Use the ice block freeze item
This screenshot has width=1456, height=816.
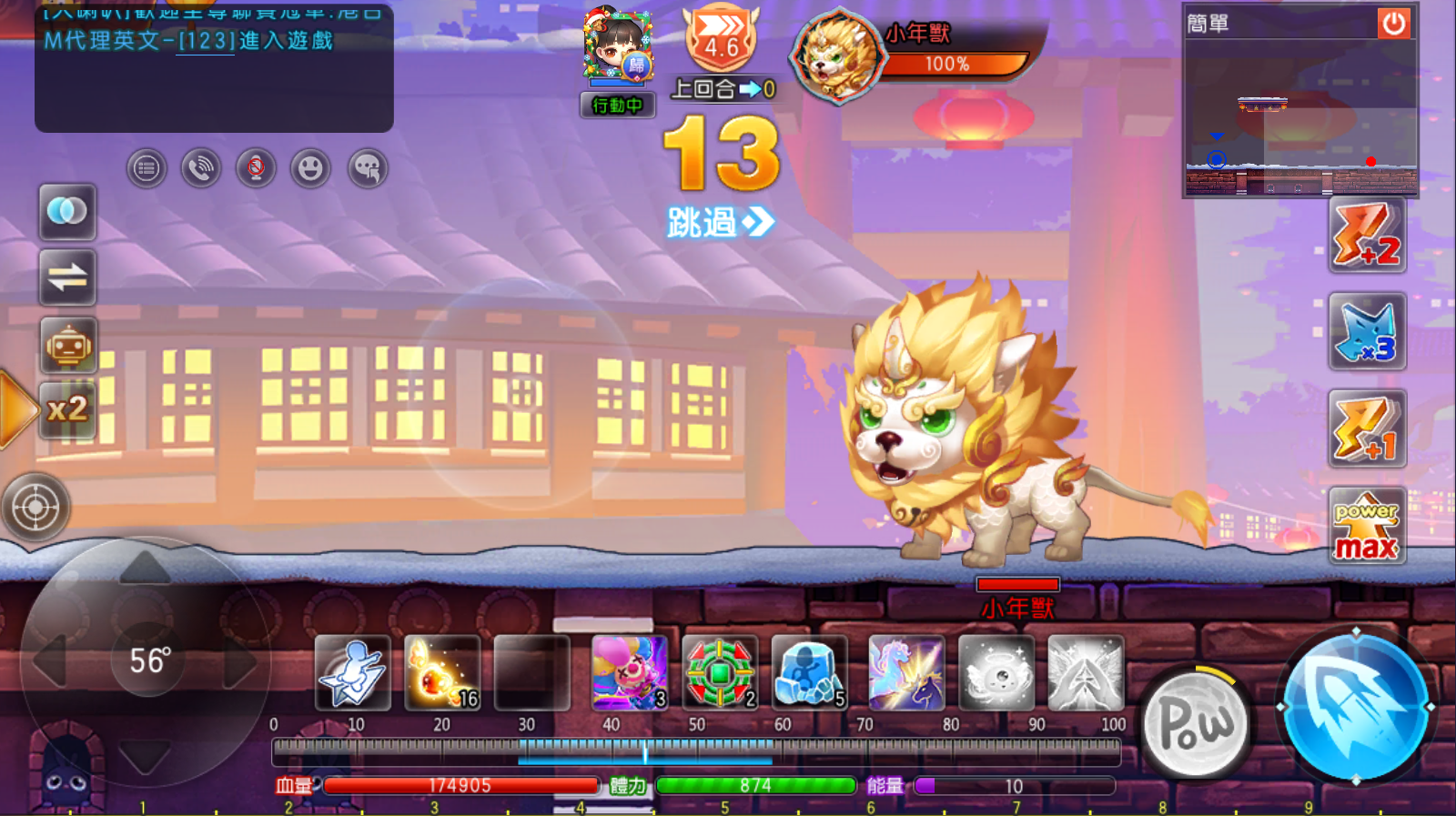click(809, 673)
